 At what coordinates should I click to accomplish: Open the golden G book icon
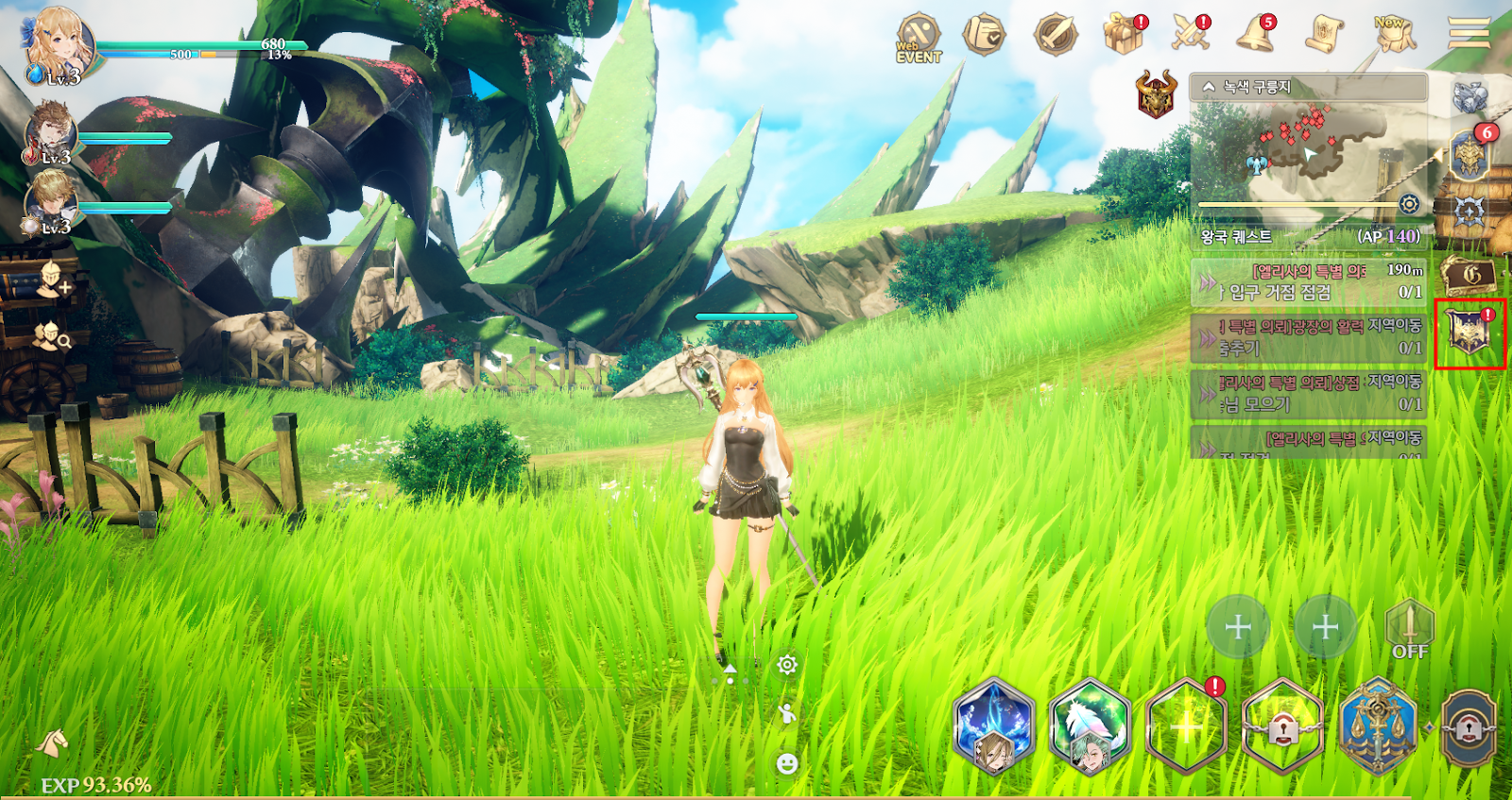point(1469,275)
